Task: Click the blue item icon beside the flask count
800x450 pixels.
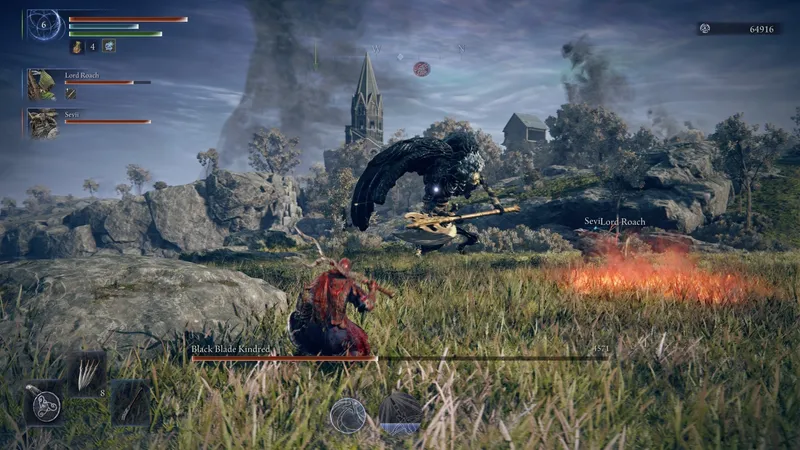Action: tap(108, 46)
